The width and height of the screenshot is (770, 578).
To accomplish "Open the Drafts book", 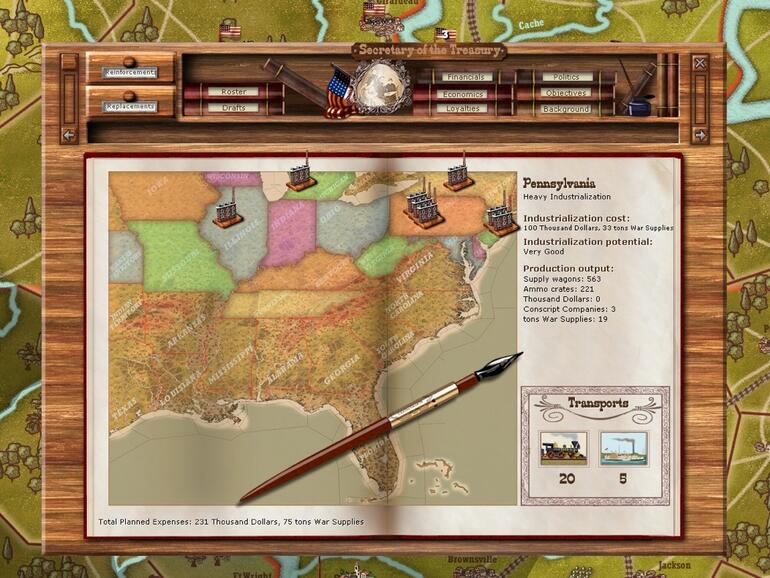I will (x=234, y=108).
